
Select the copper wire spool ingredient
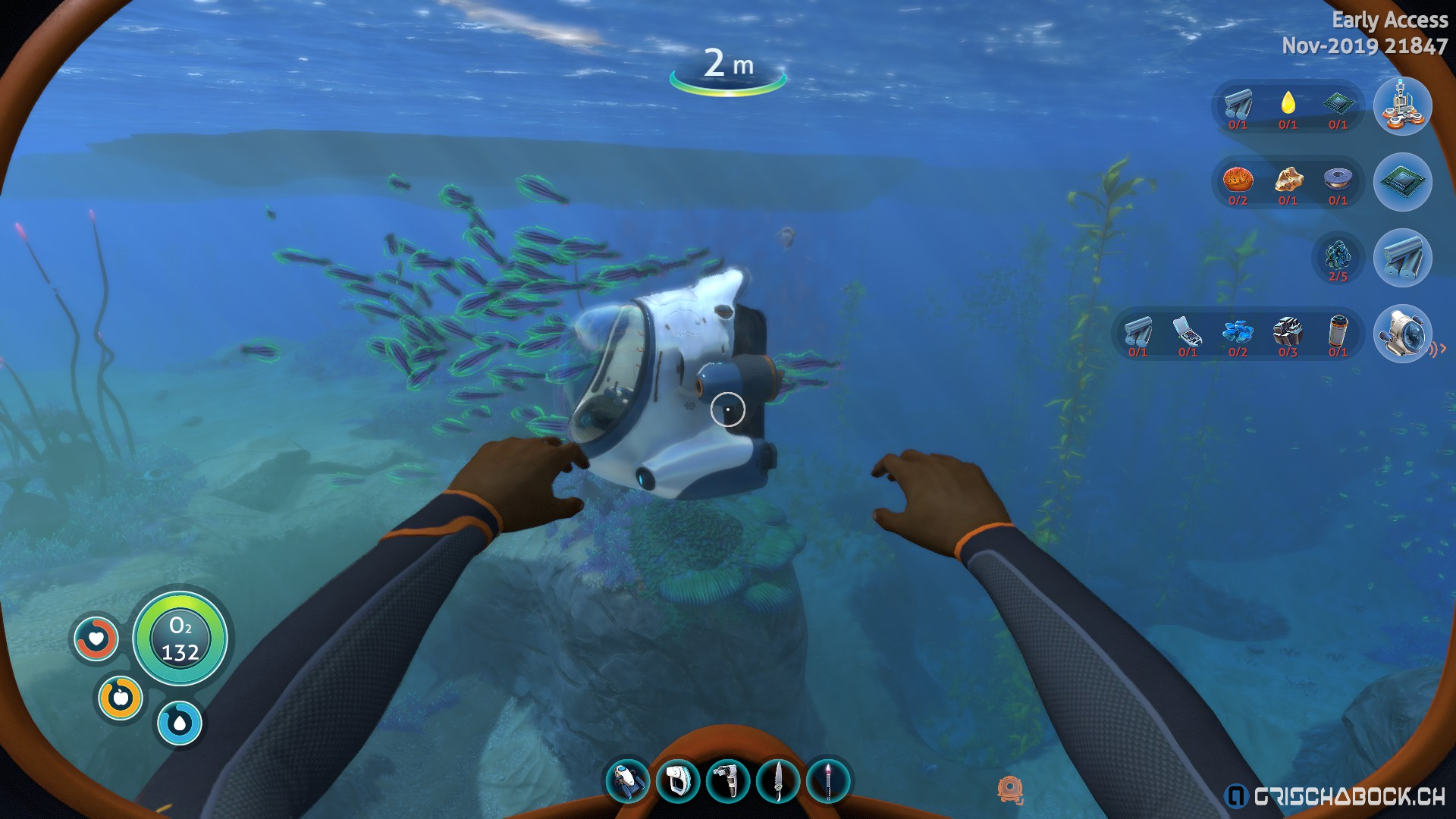(x=1338, y=180)
